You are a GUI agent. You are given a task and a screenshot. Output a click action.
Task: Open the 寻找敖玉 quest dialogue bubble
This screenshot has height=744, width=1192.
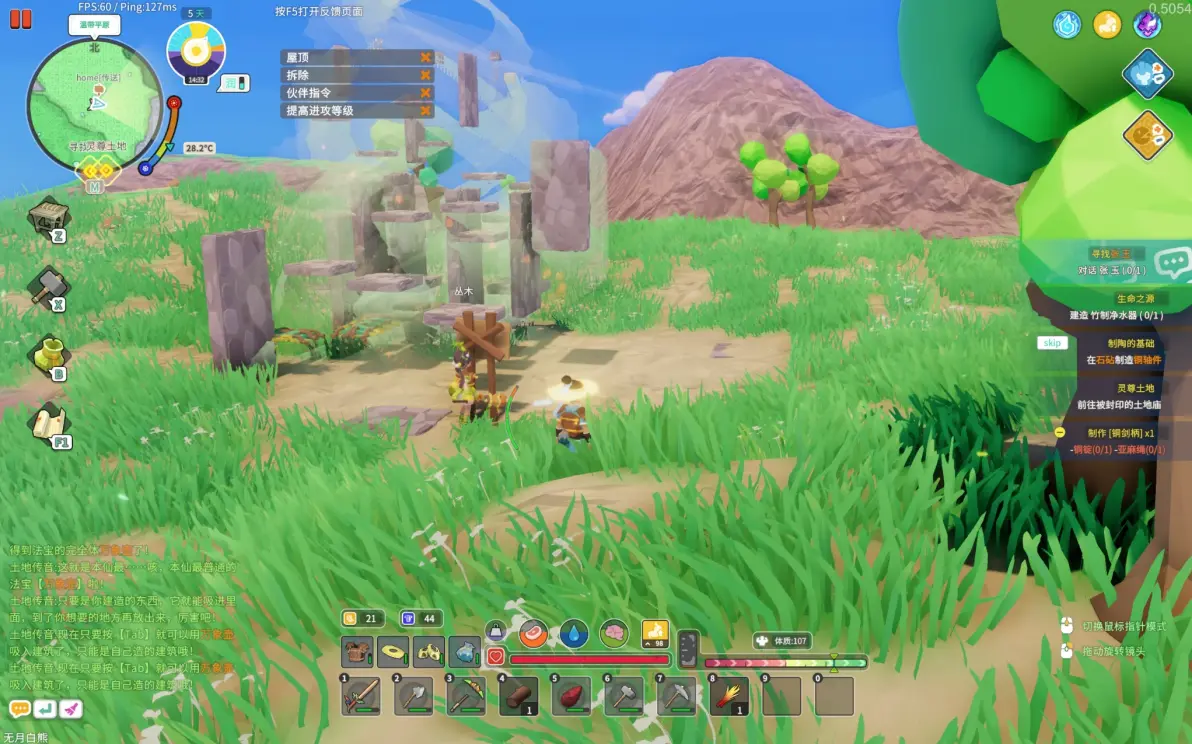tap(1171, 263)
